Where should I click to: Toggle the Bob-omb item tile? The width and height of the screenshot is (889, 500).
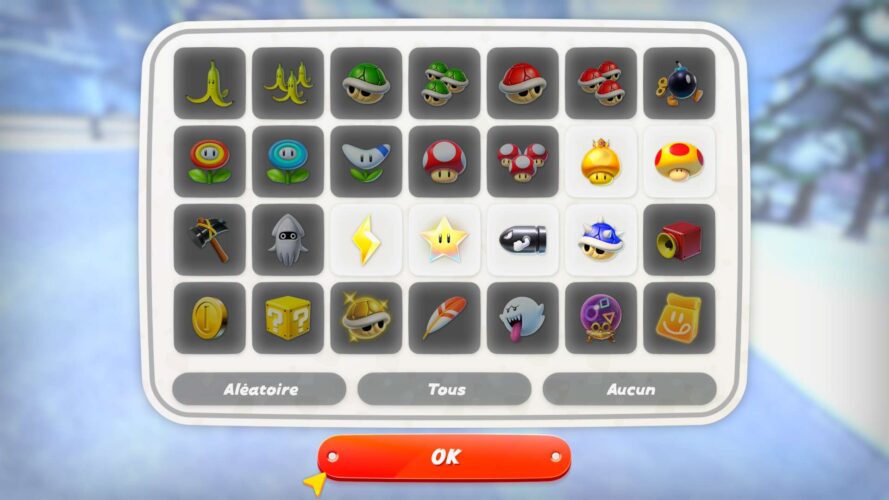pos(679,83)
